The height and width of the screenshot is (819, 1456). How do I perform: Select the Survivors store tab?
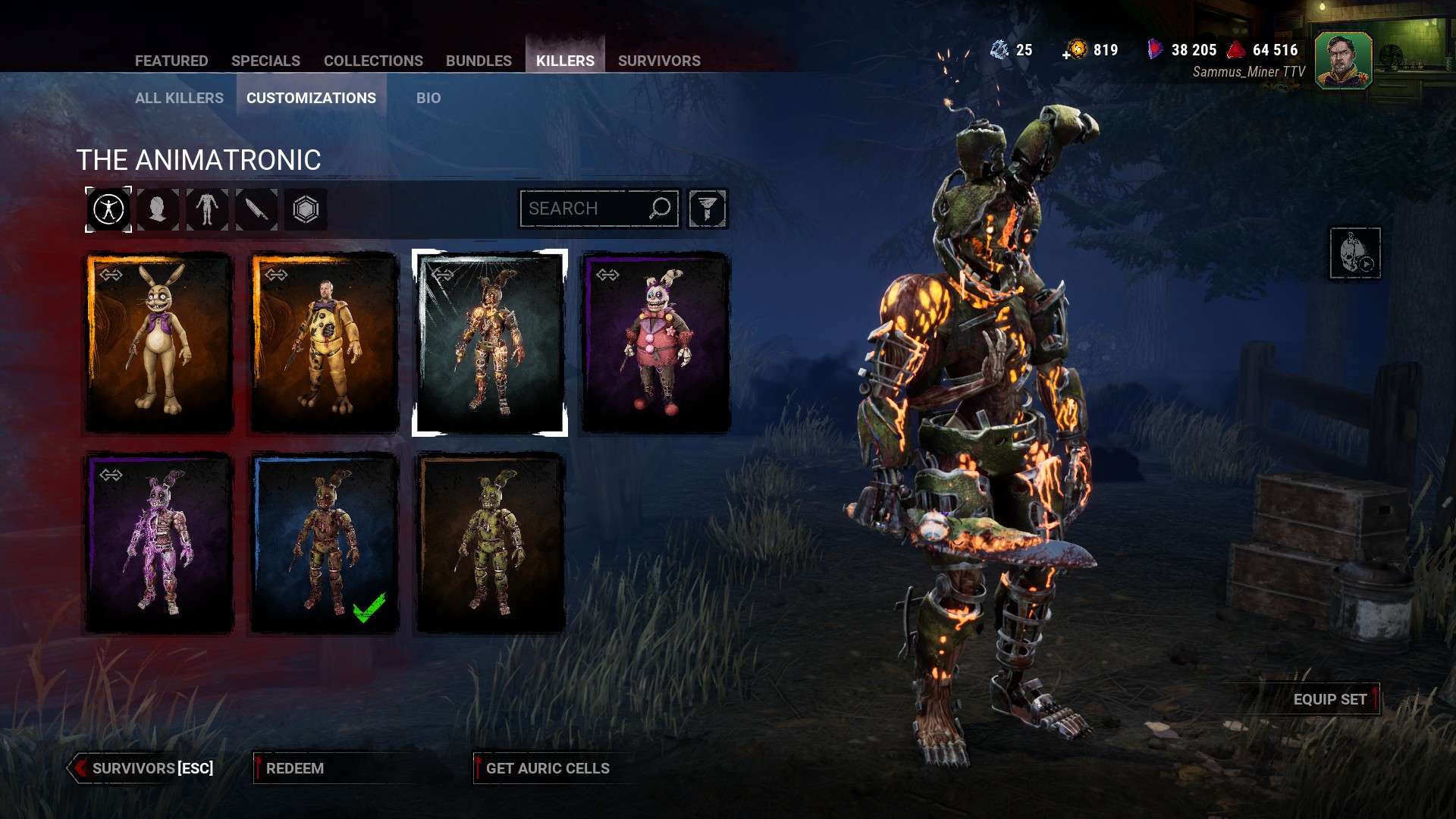pyautogui.click(x=659, y=61)
